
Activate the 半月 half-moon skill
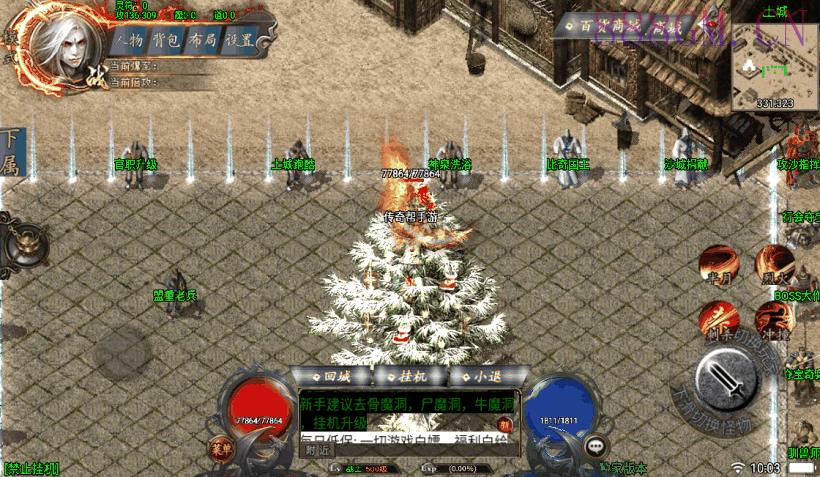(x=718, y=265)
